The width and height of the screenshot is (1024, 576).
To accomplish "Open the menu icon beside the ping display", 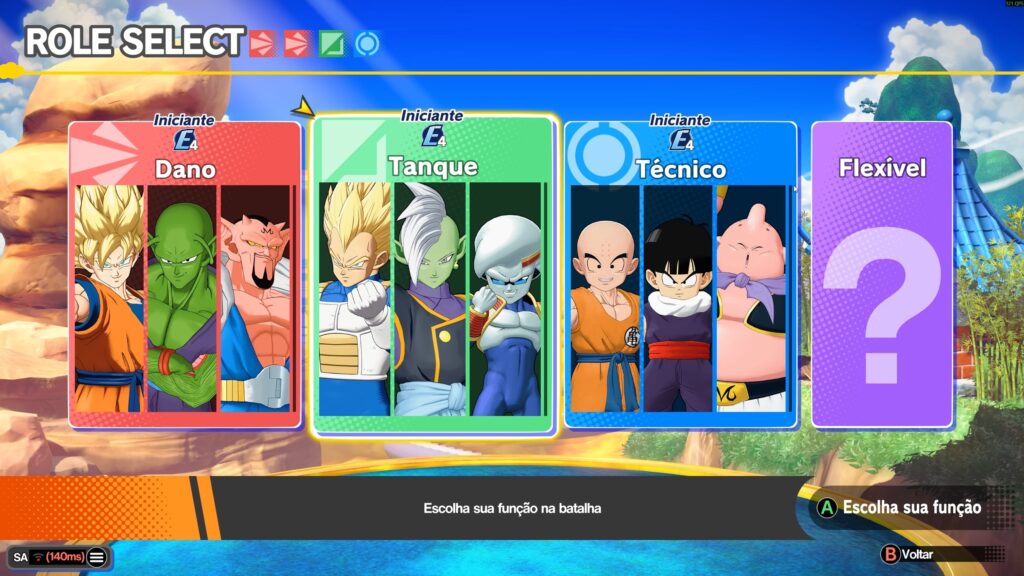I will point(96,557).
